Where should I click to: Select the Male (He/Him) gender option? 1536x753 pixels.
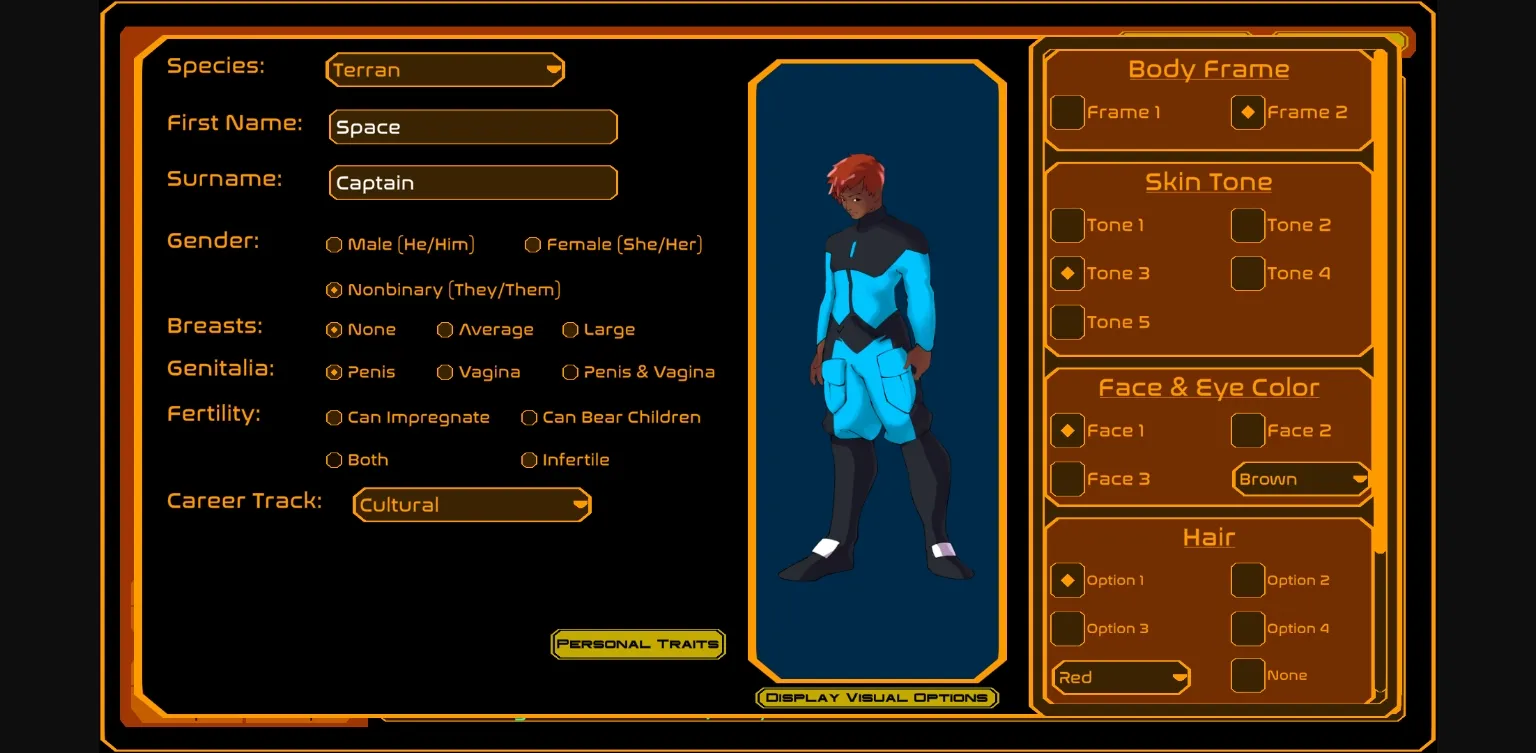tap(334, 244)
